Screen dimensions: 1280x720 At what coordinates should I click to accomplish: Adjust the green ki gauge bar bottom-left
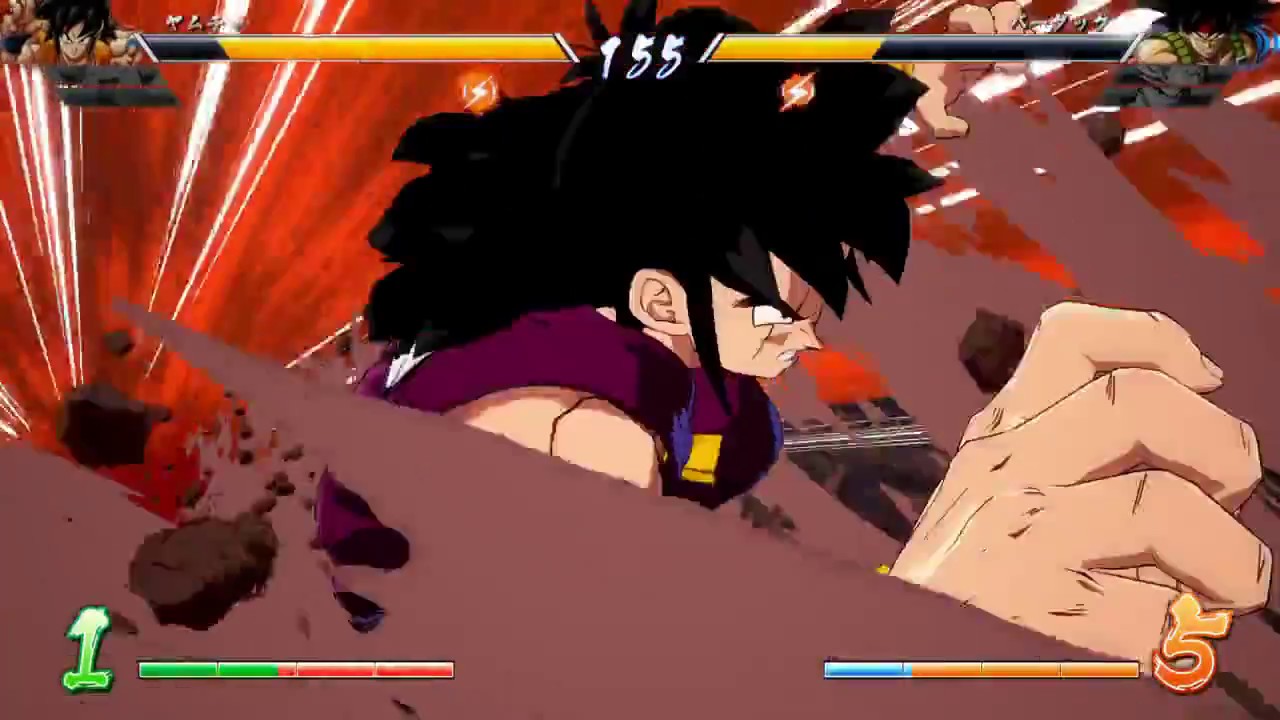210,670
